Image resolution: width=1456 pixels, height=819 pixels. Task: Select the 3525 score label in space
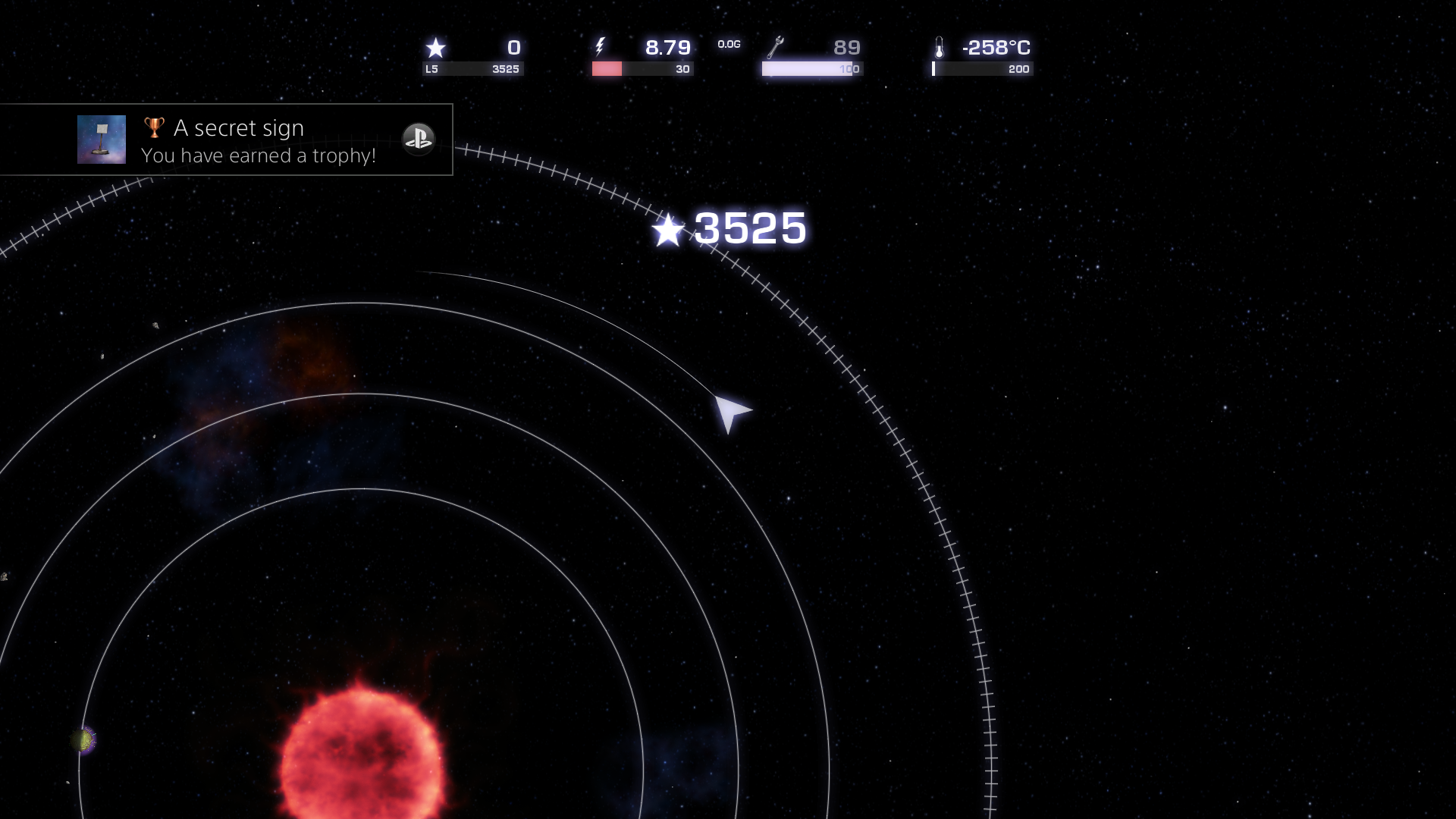click(749, 229)
